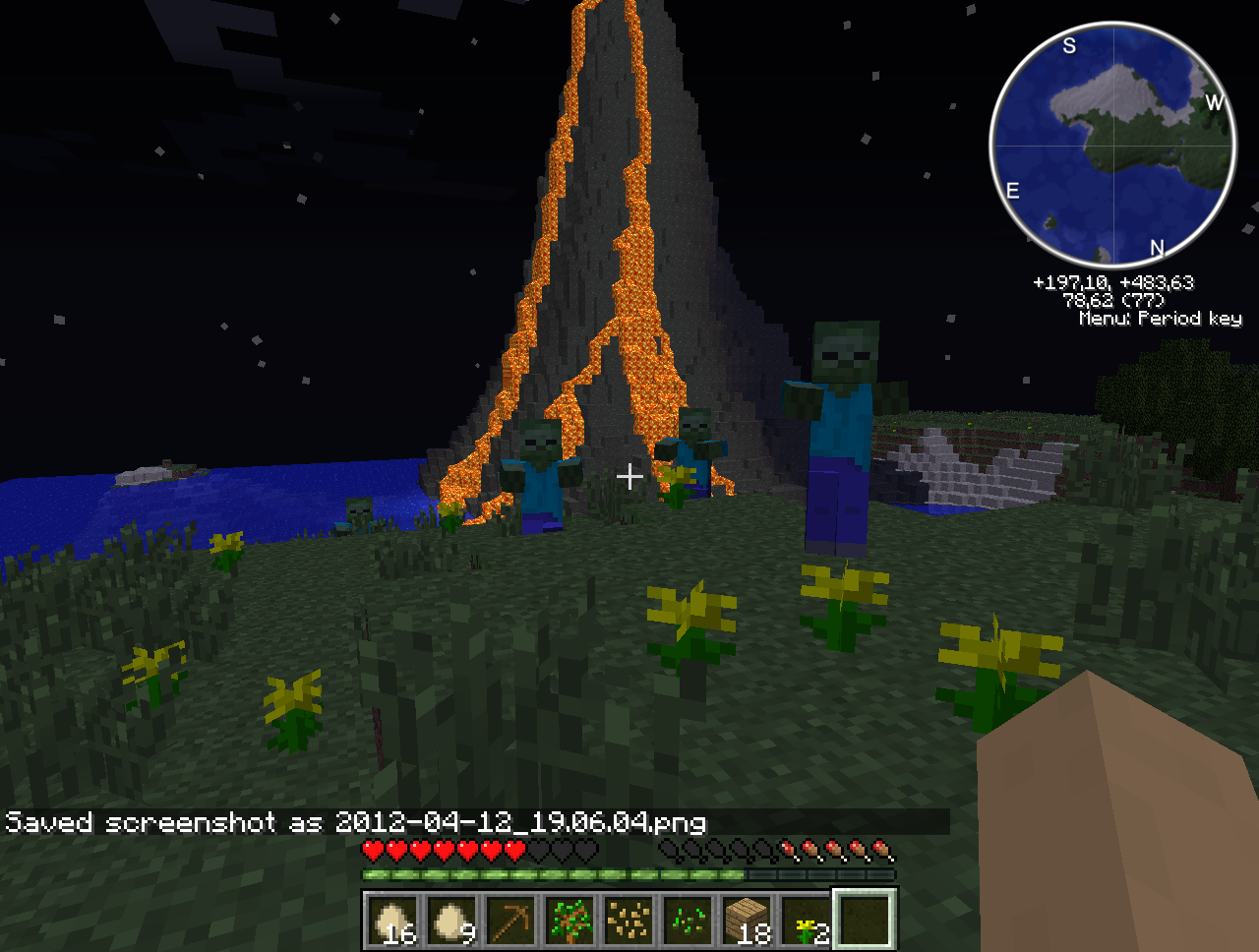The image size is (1259, 952).
Task: Click the highlighted empty hotbar slot
Action: click(865, 921)
